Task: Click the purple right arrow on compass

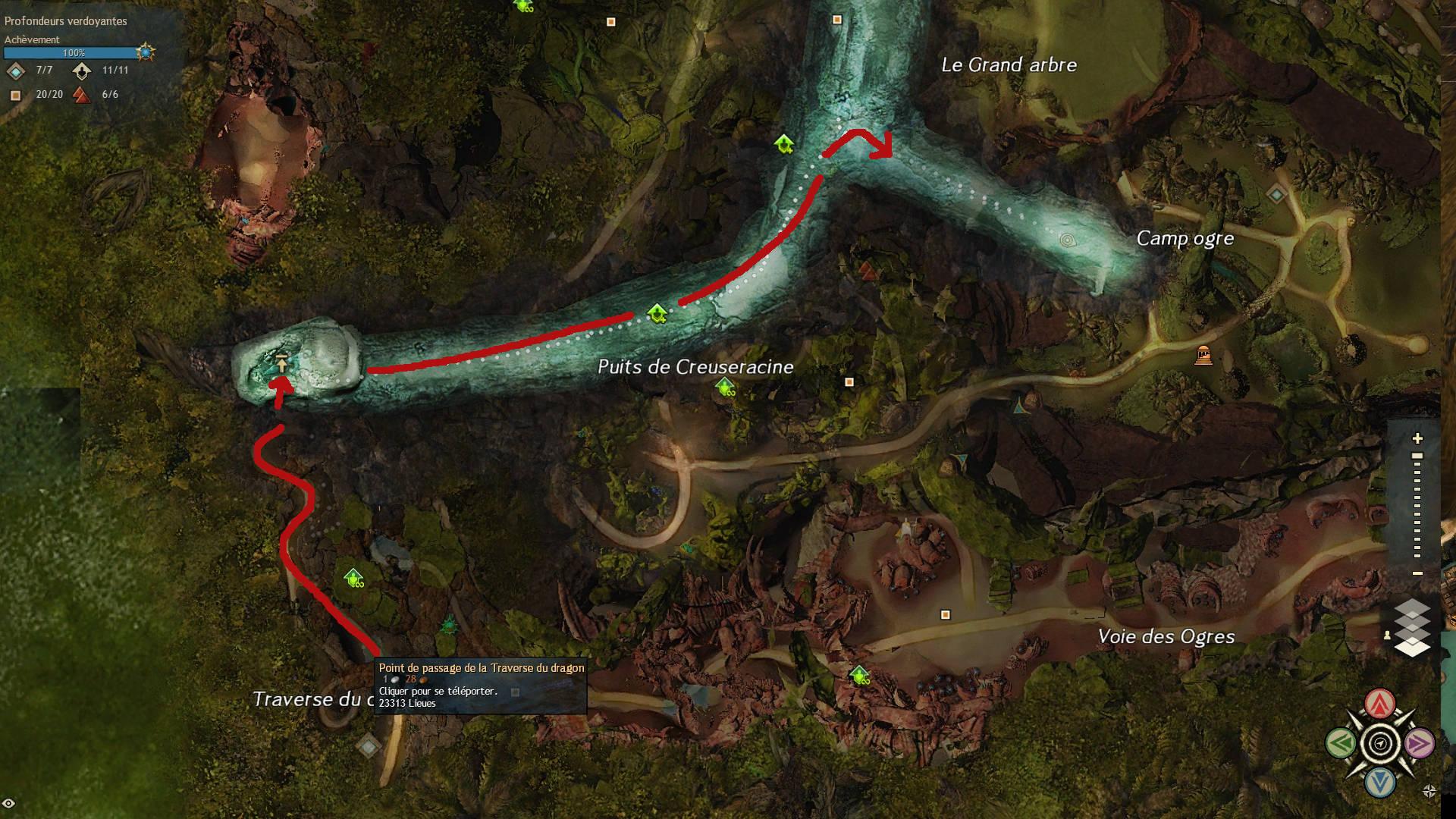Action: coord(1420,743)
